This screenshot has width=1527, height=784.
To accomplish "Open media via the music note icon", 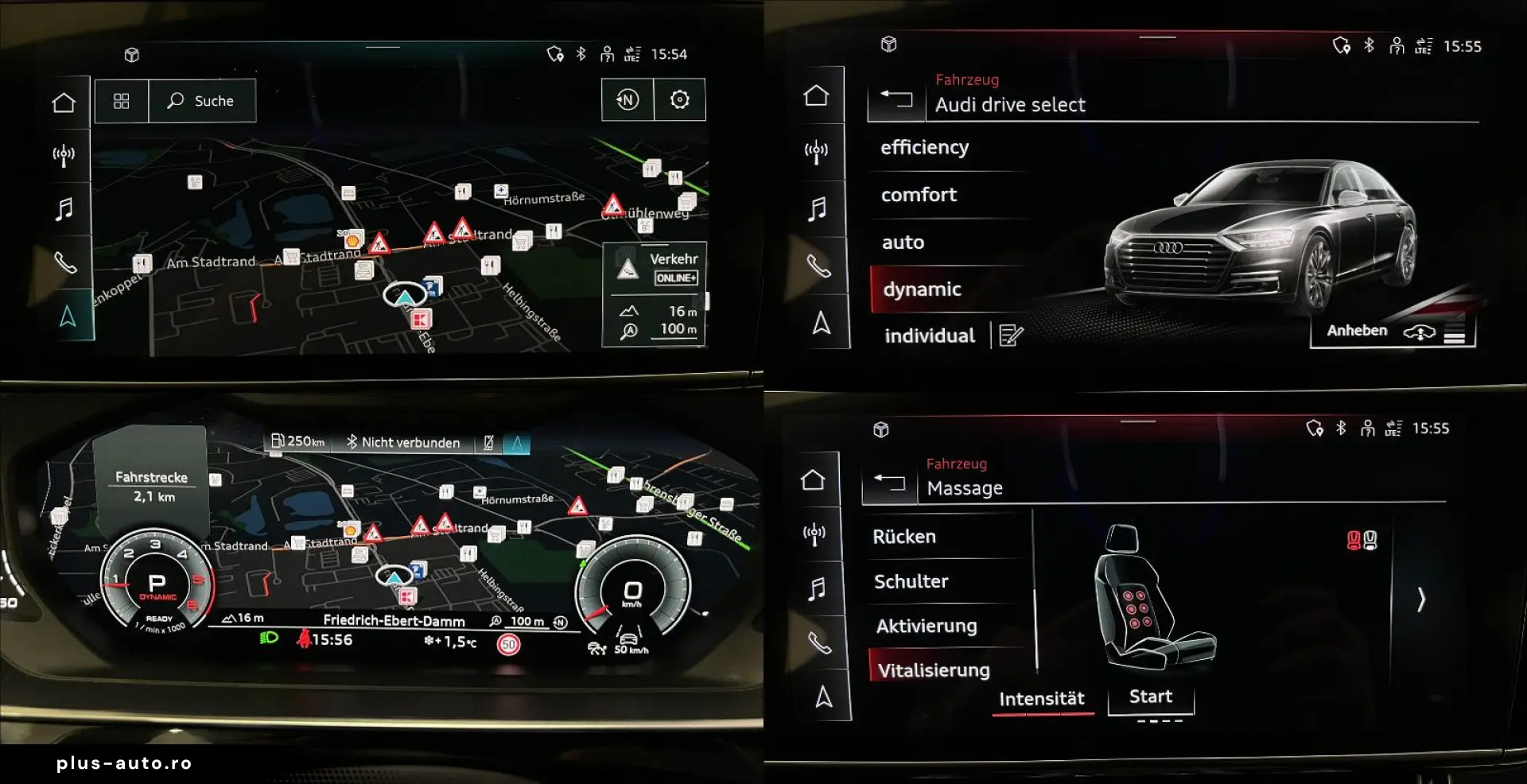I will tap(65, 209).
